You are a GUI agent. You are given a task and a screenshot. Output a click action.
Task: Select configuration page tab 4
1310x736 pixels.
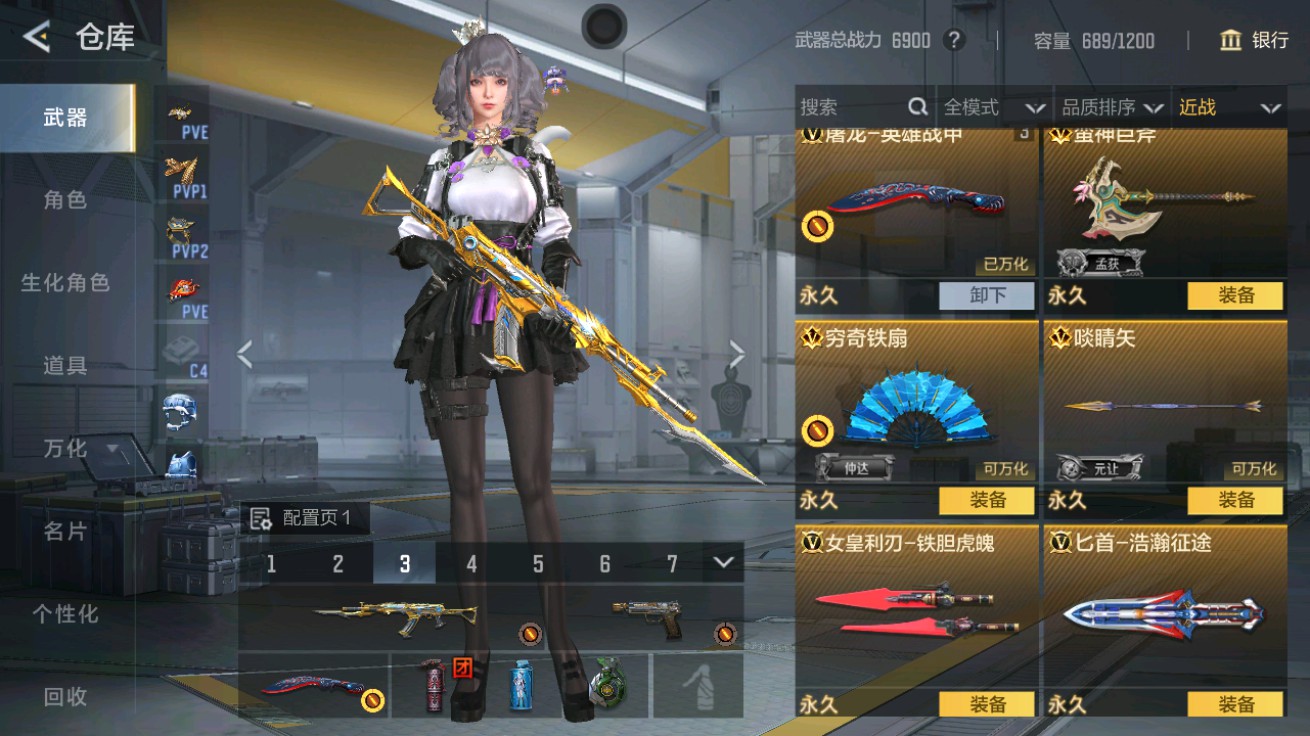471,564
